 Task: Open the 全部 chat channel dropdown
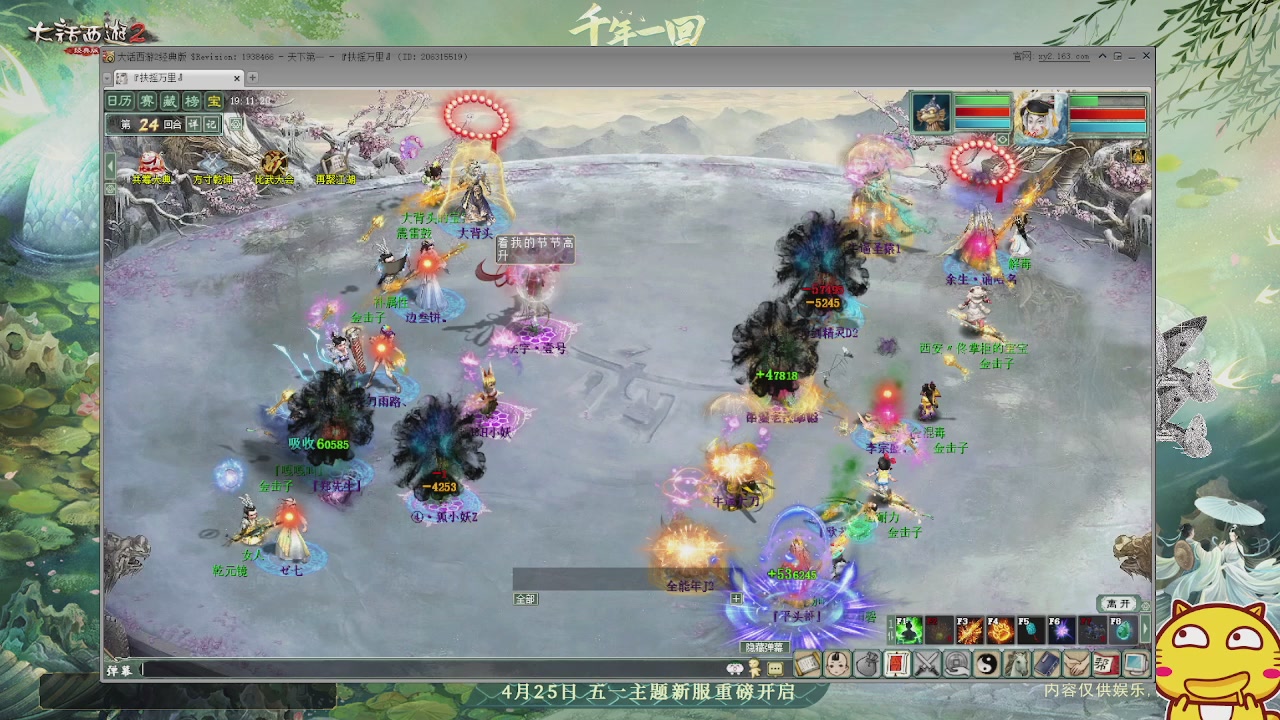[x=525, y=599]
